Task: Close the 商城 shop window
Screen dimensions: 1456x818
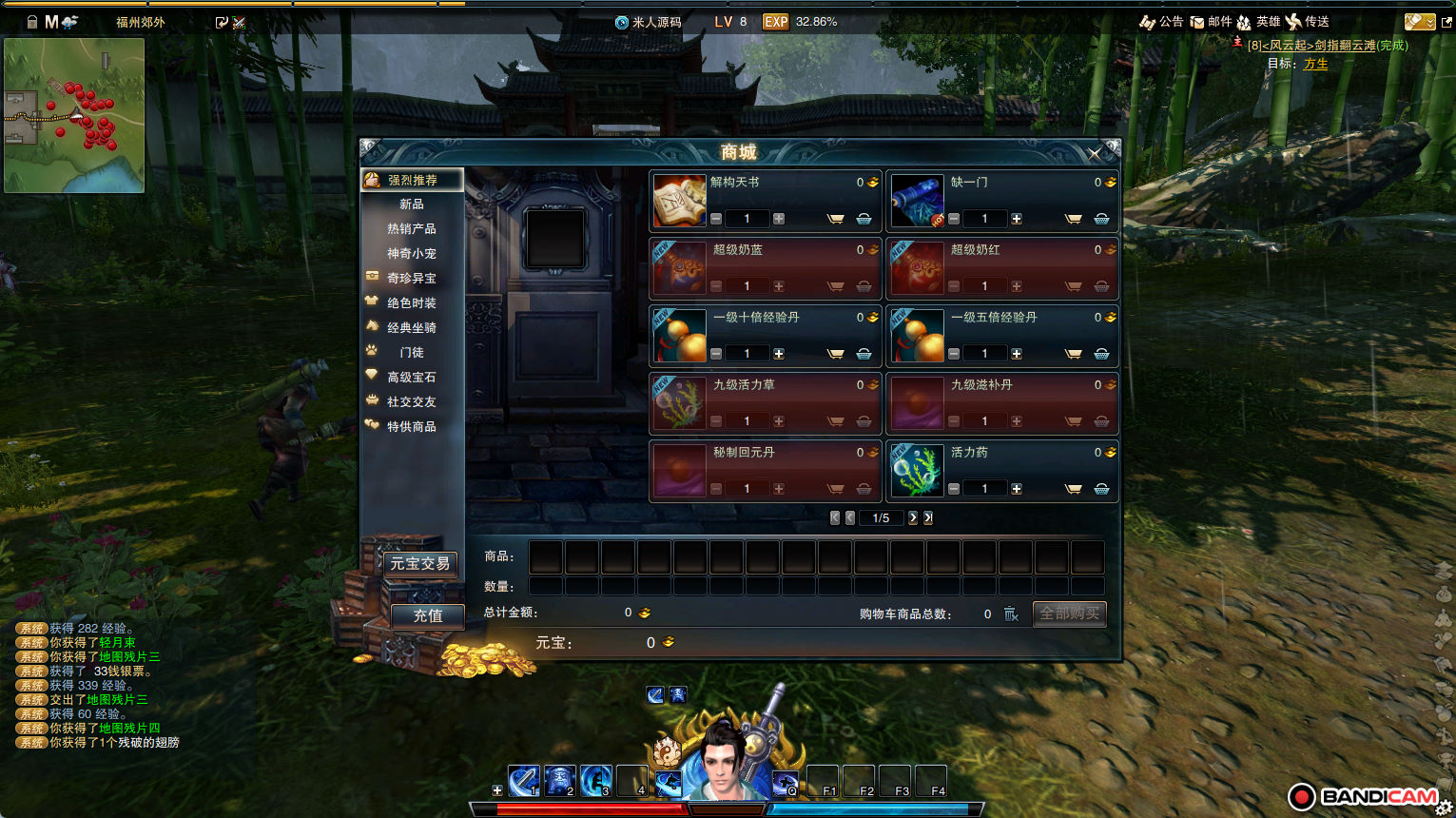Action: click(1095, 153)
